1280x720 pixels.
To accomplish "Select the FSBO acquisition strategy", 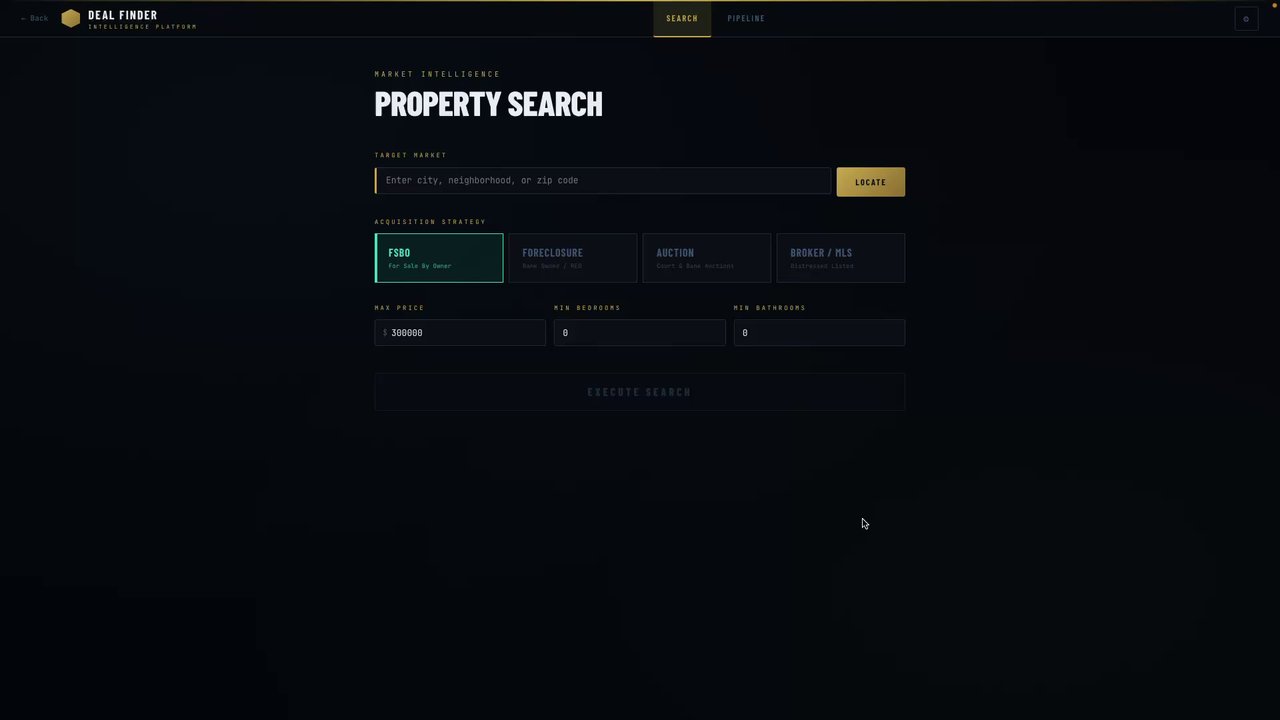I will [439, 258].
